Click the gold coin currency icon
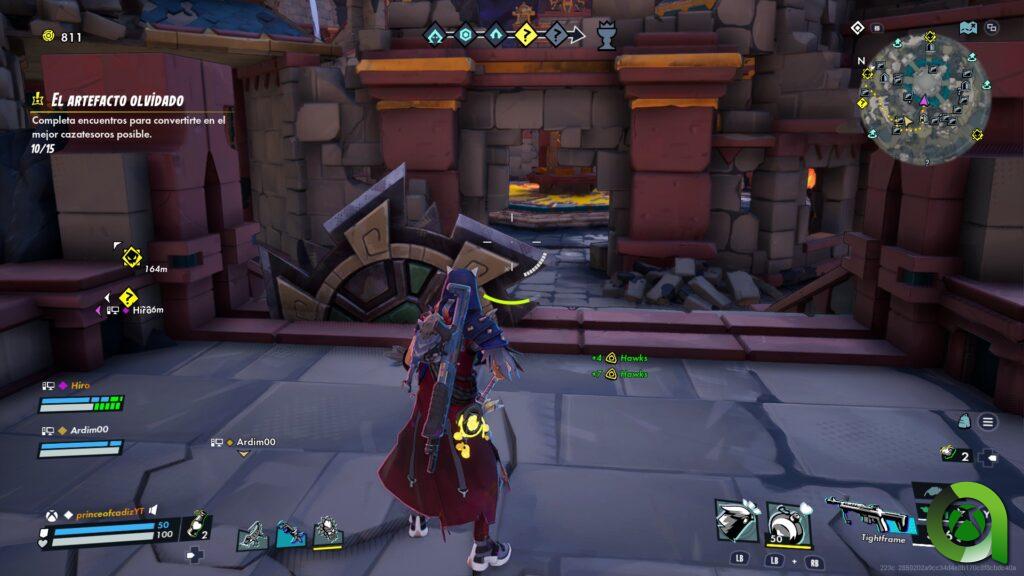This screenshot has width=1024, height=576. click(x=48, y=37)
